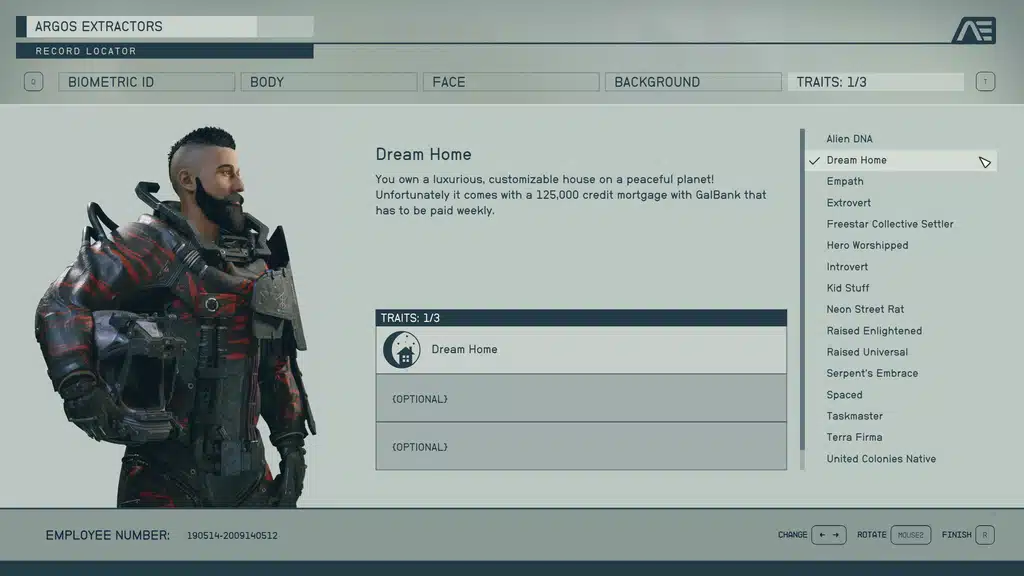Deselect the checked Dream Home trait in list
The image size is (1024, 576).
pos(857,160)
